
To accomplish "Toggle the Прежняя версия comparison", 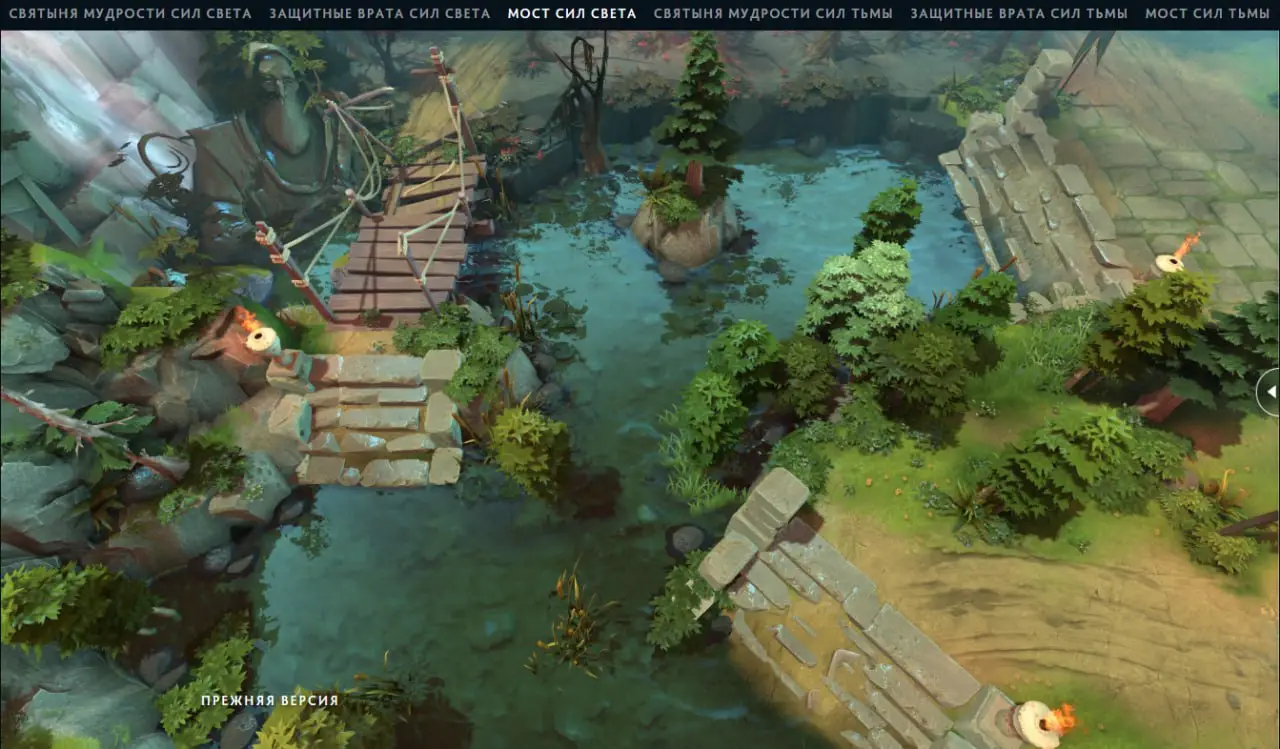I will pyautogui.click(x=270, y=701).
